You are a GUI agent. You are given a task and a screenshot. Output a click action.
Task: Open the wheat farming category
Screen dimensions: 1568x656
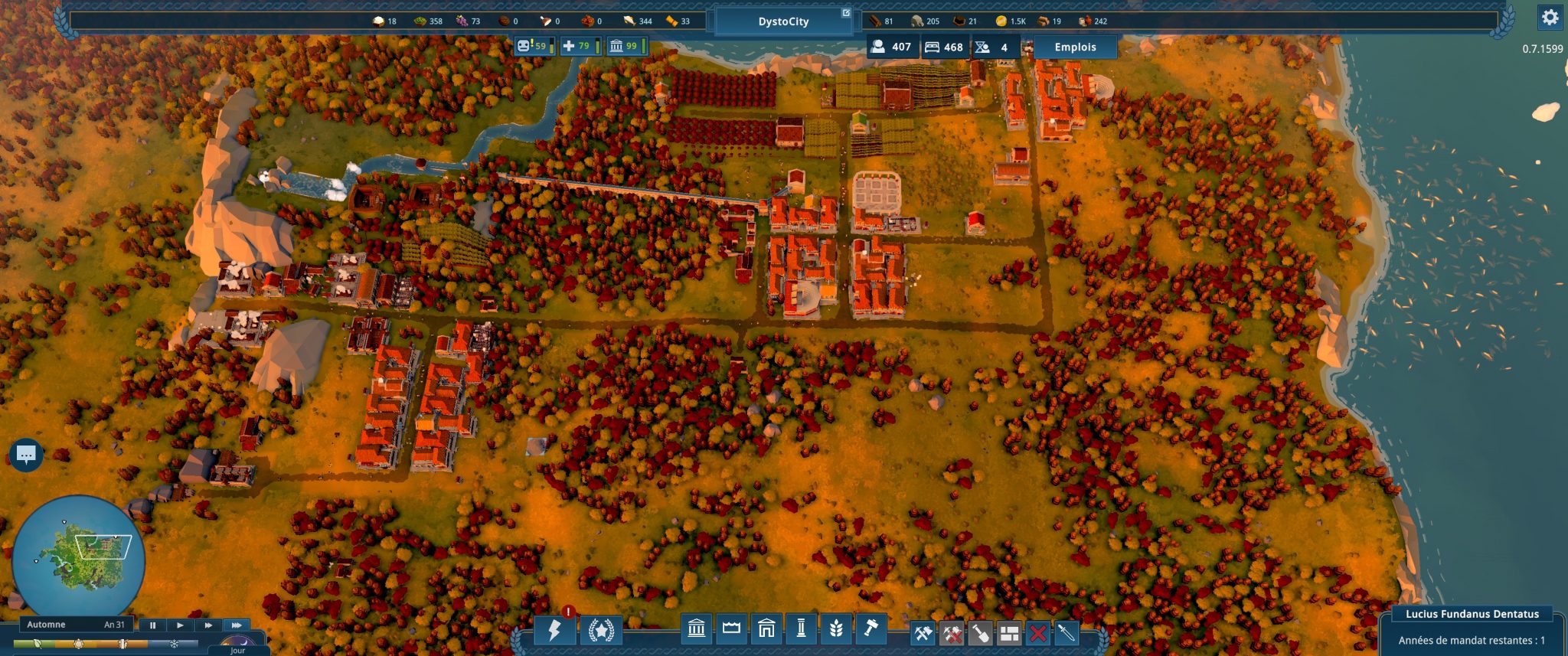click(836, 629)
